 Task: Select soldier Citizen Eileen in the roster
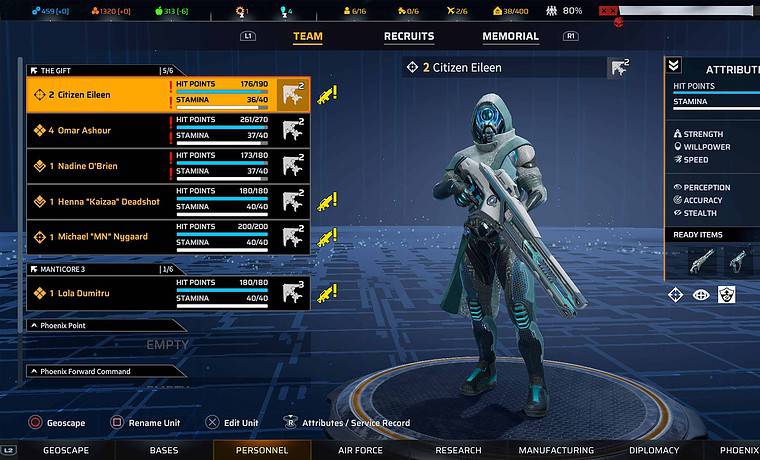click(100, 95)
